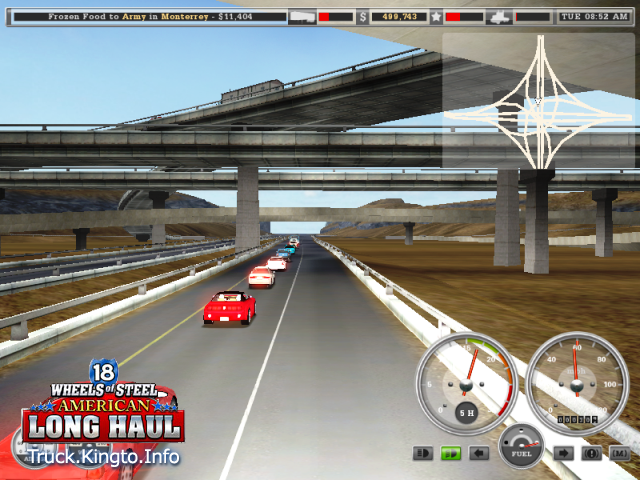Screen dimensions: 640x480
Task: Activate the left turn signal arrow
Action: [479, 453]
